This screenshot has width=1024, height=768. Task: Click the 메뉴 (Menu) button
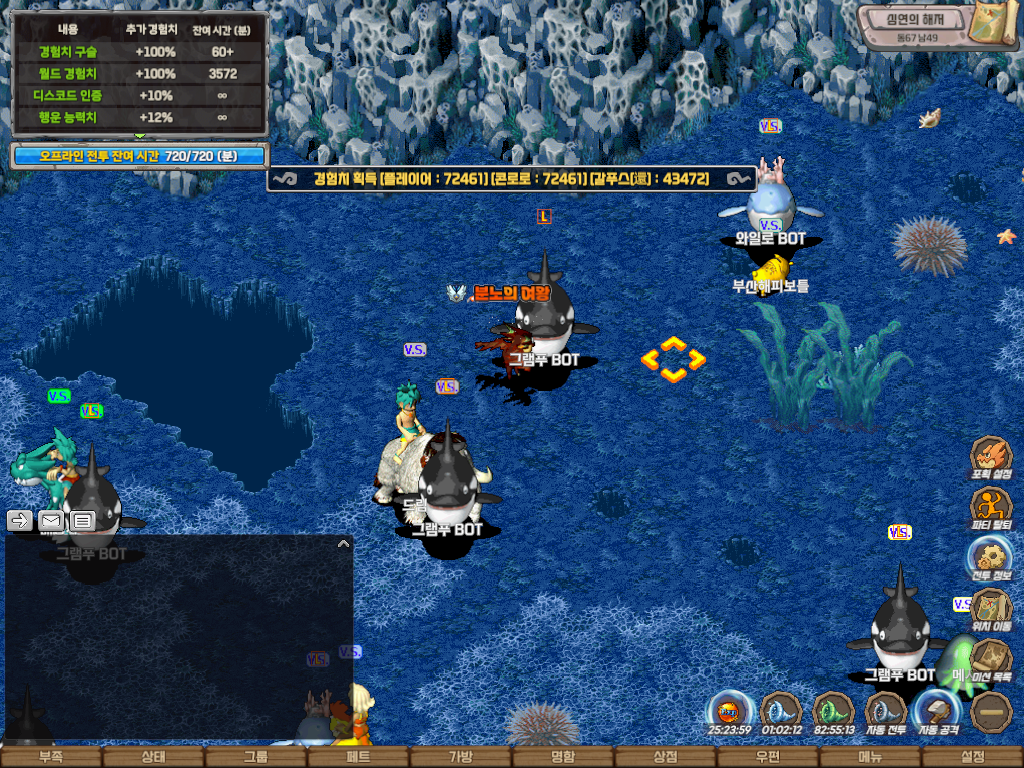pos(870,757)
